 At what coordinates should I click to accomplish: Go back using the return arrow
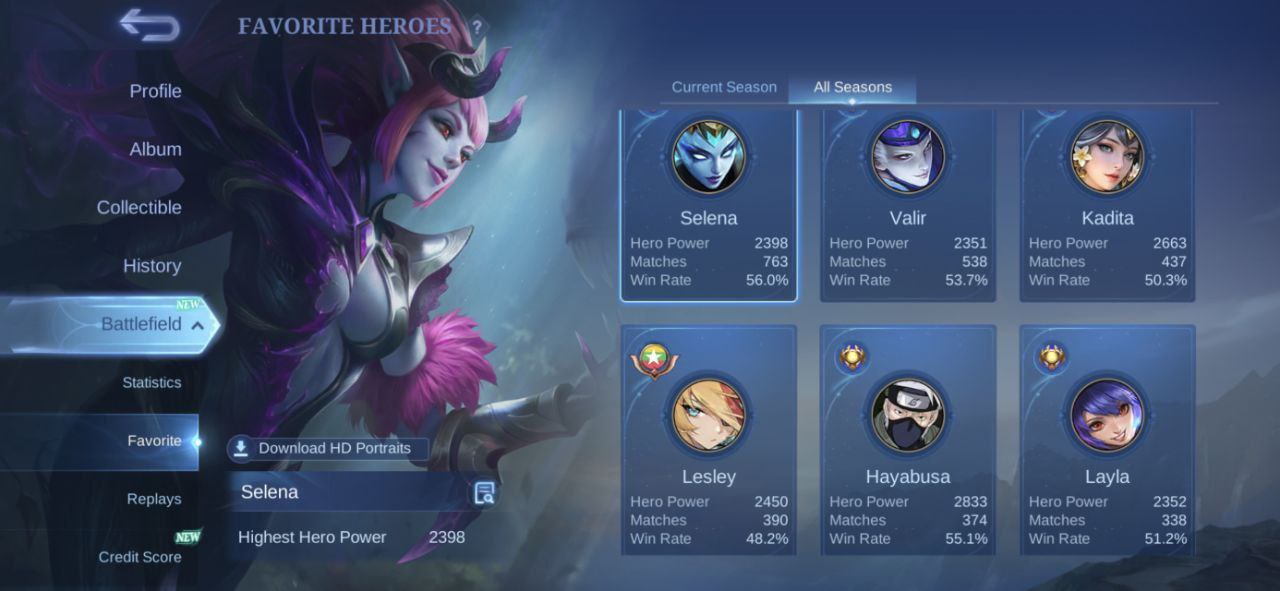[x=149, y=25]
